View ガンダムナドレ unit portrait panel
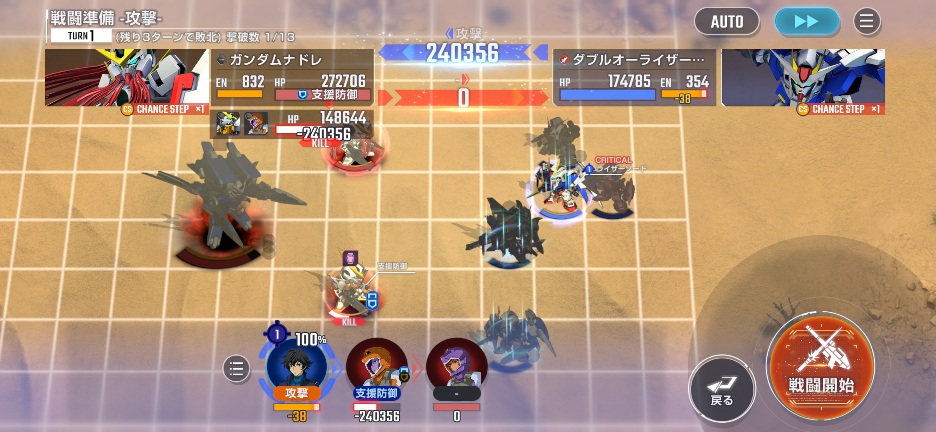Screen dimensions: 936x432 127,78
